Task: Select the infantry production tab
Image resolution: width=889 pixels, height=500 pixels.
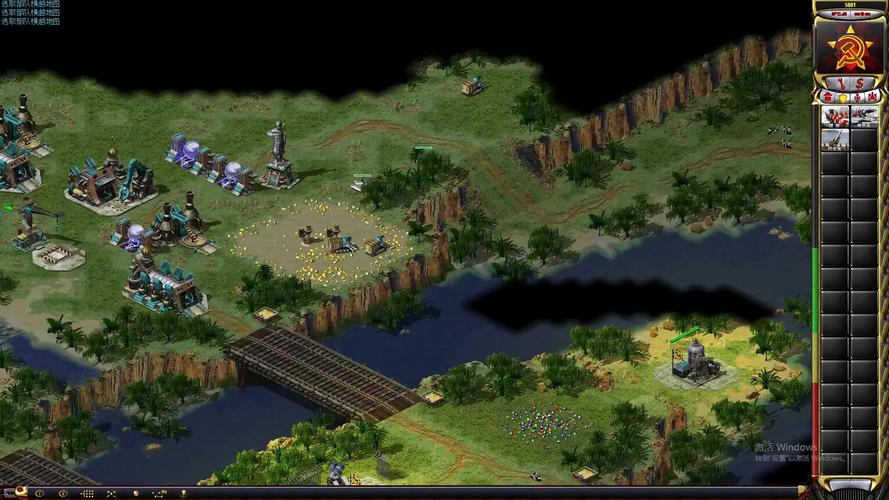Action: 857,96
